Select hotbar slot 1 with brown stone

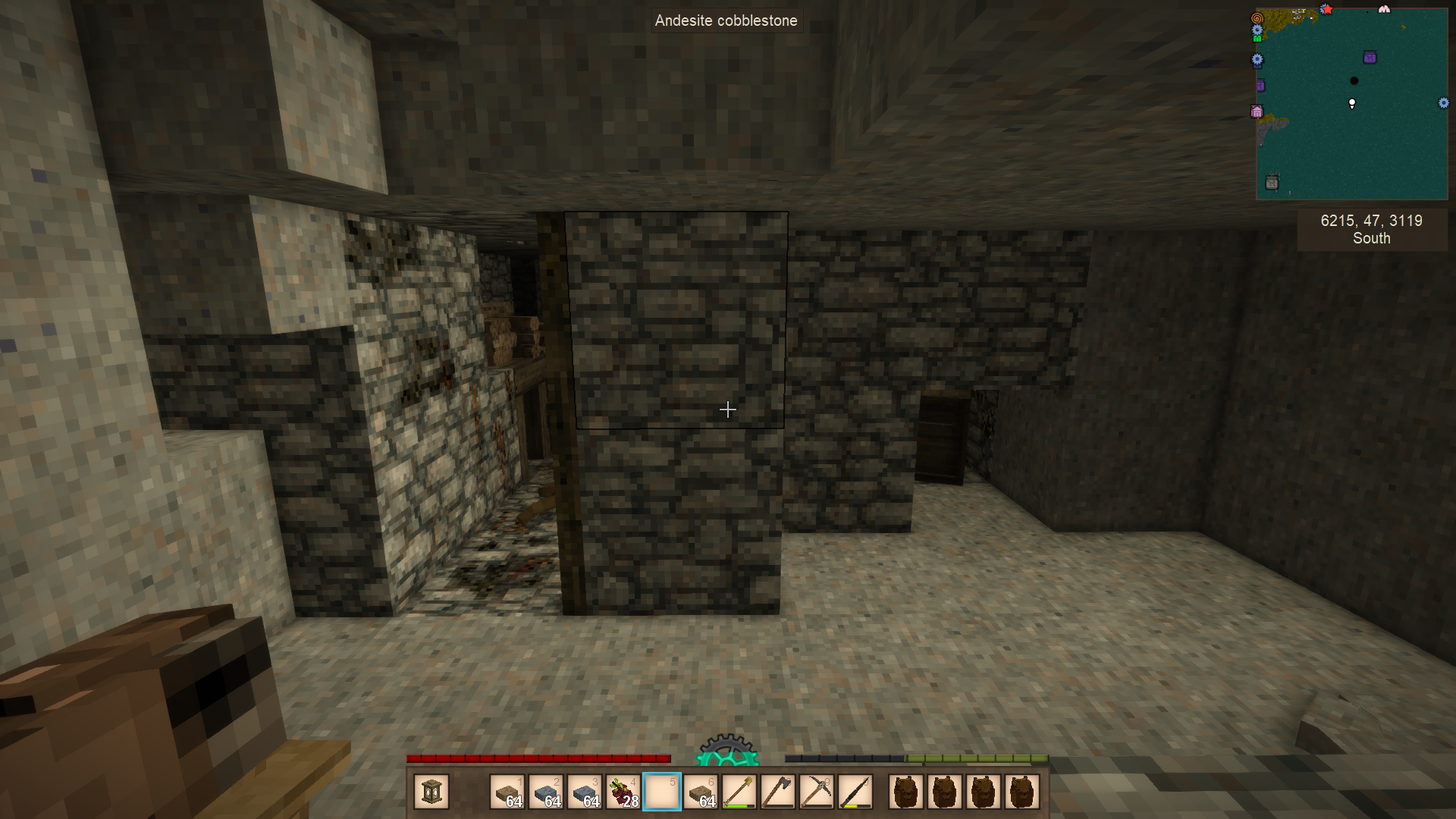(x=507, y=792)
